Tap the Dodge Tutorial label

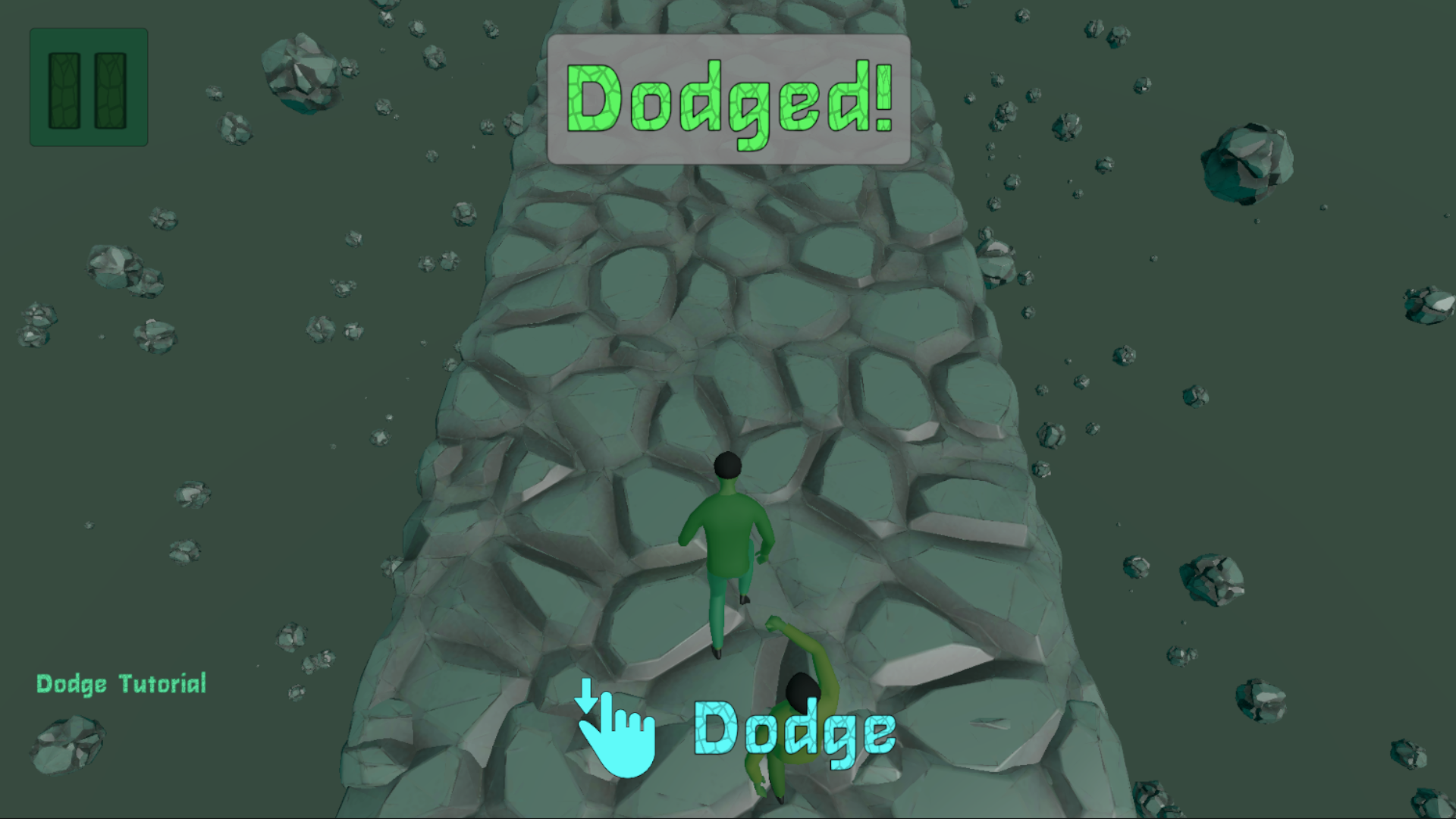[x=121, y=684]
